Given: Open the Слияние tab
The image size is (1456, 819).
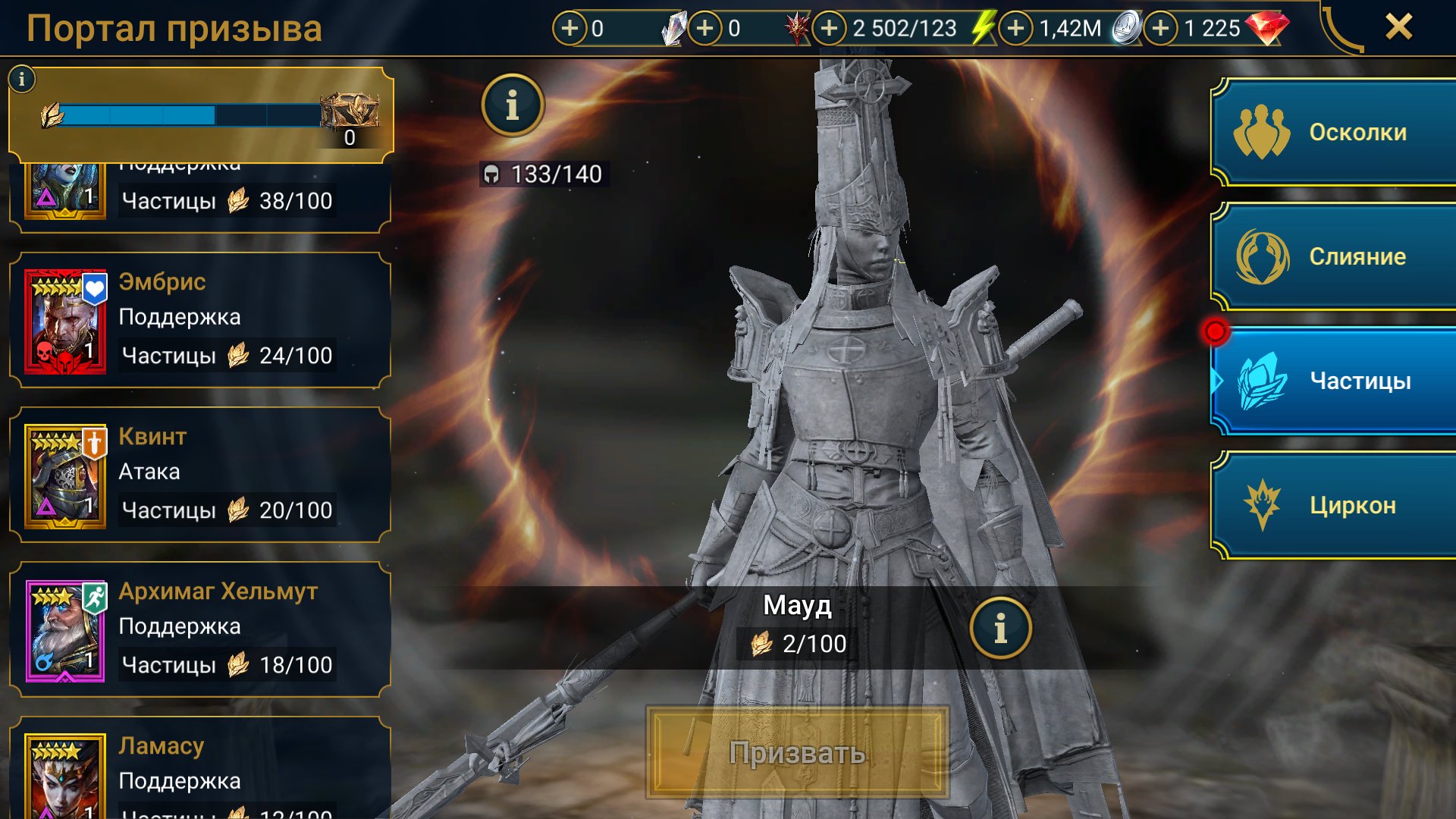Looking at the screenshot, I should (x=1333, y=257).
